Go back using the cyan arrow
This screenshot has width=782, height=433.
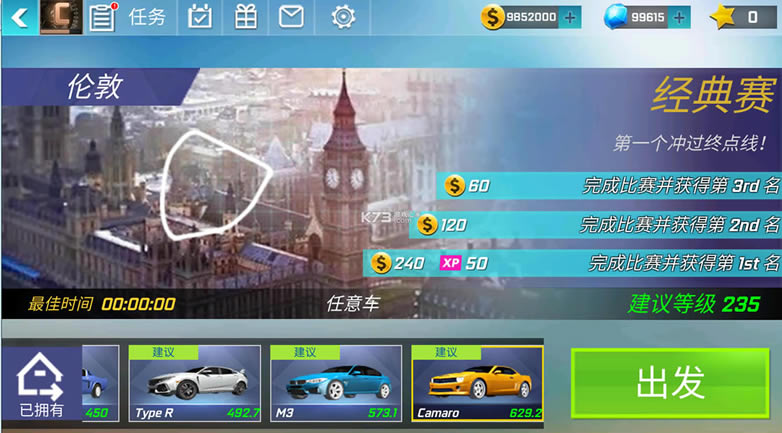point(19,17)
